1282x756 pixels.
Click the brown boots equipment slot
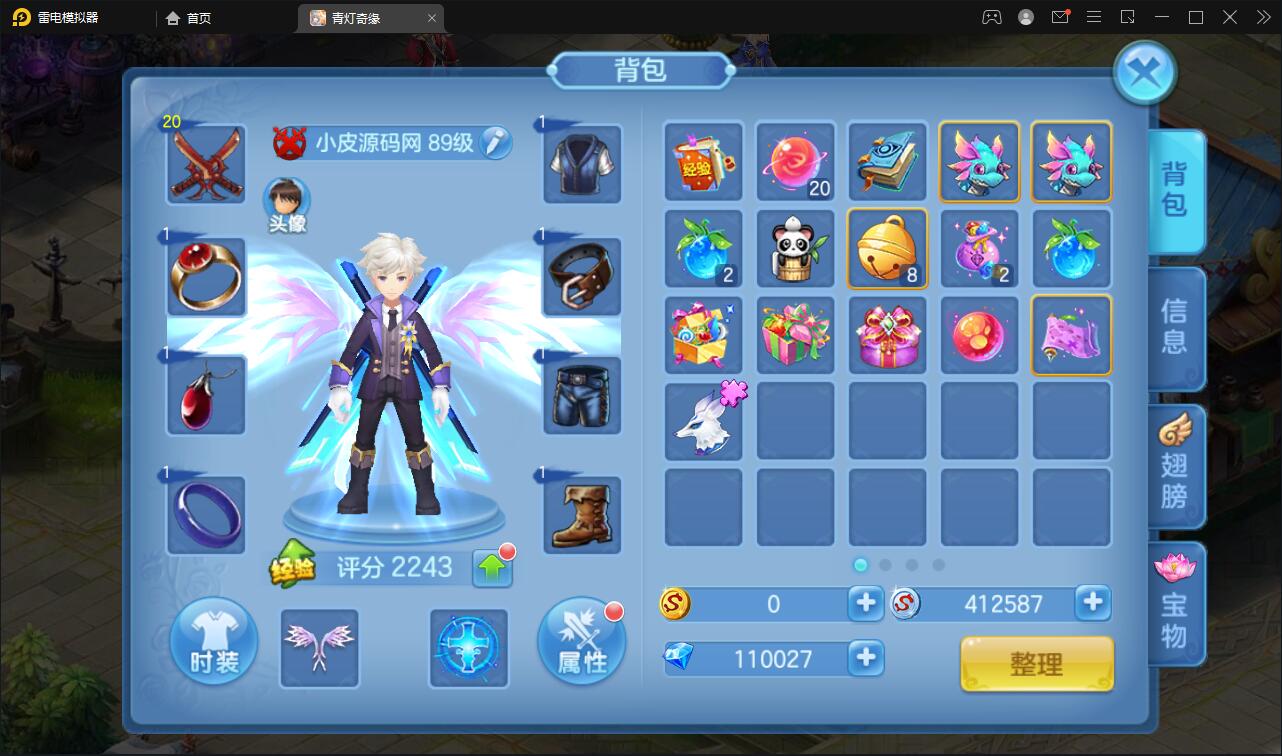point(582,515)
